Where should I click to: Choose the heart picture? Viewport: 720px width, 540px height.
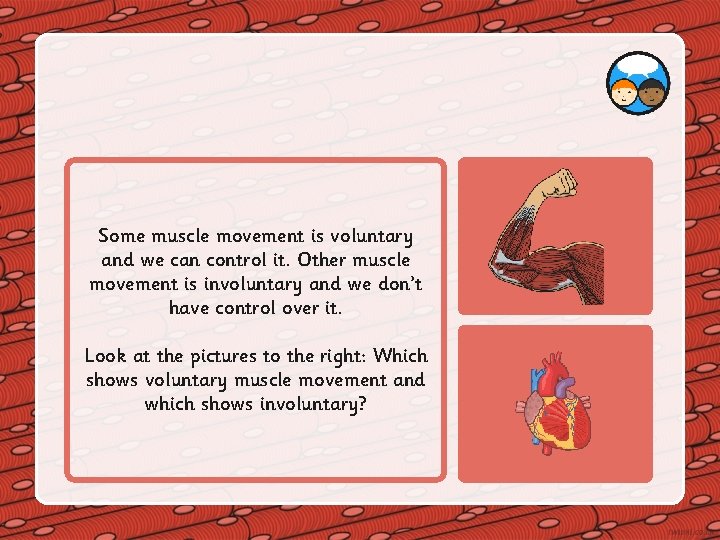(x=555, y=403)
